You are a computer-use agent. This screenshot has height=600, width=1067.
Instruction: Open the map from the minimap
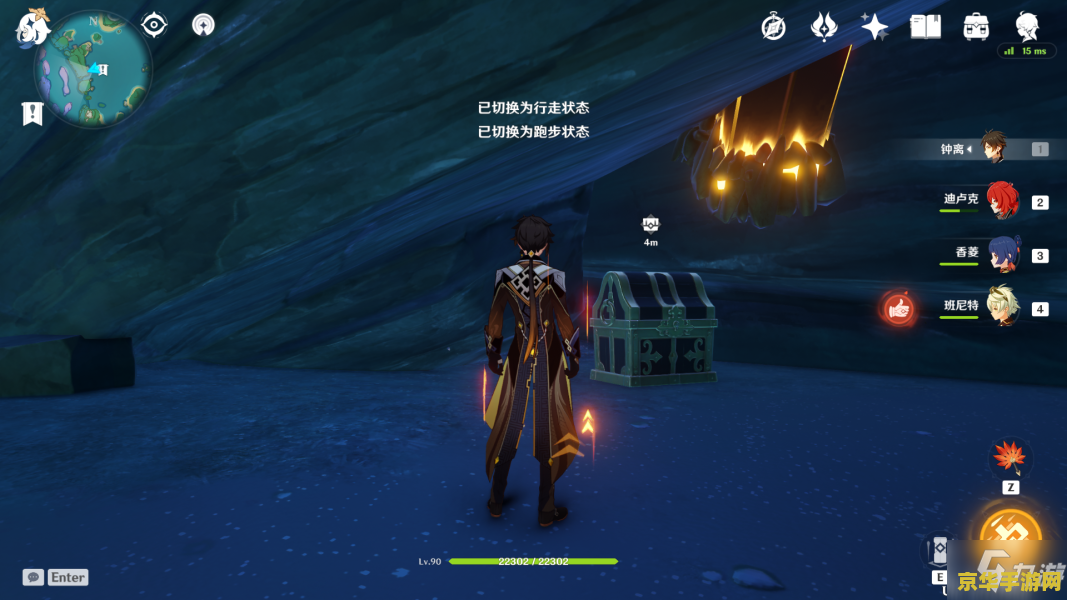pos(92,69)
